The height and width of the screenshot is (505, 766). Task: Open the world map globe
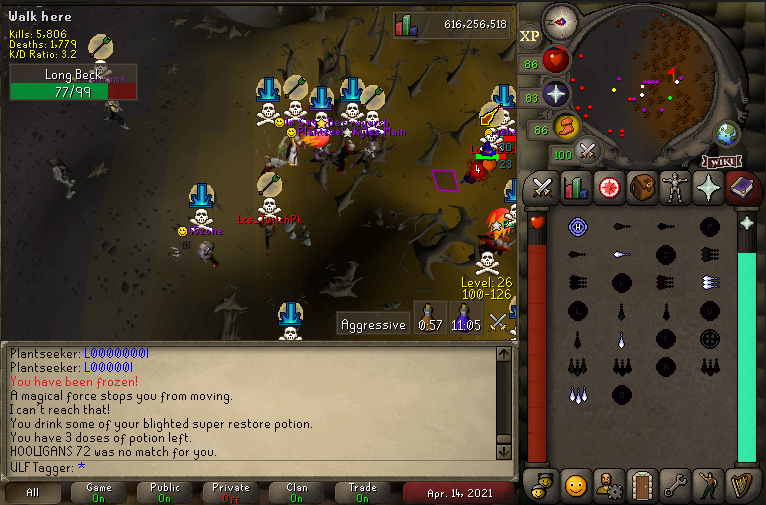point(727,134)
